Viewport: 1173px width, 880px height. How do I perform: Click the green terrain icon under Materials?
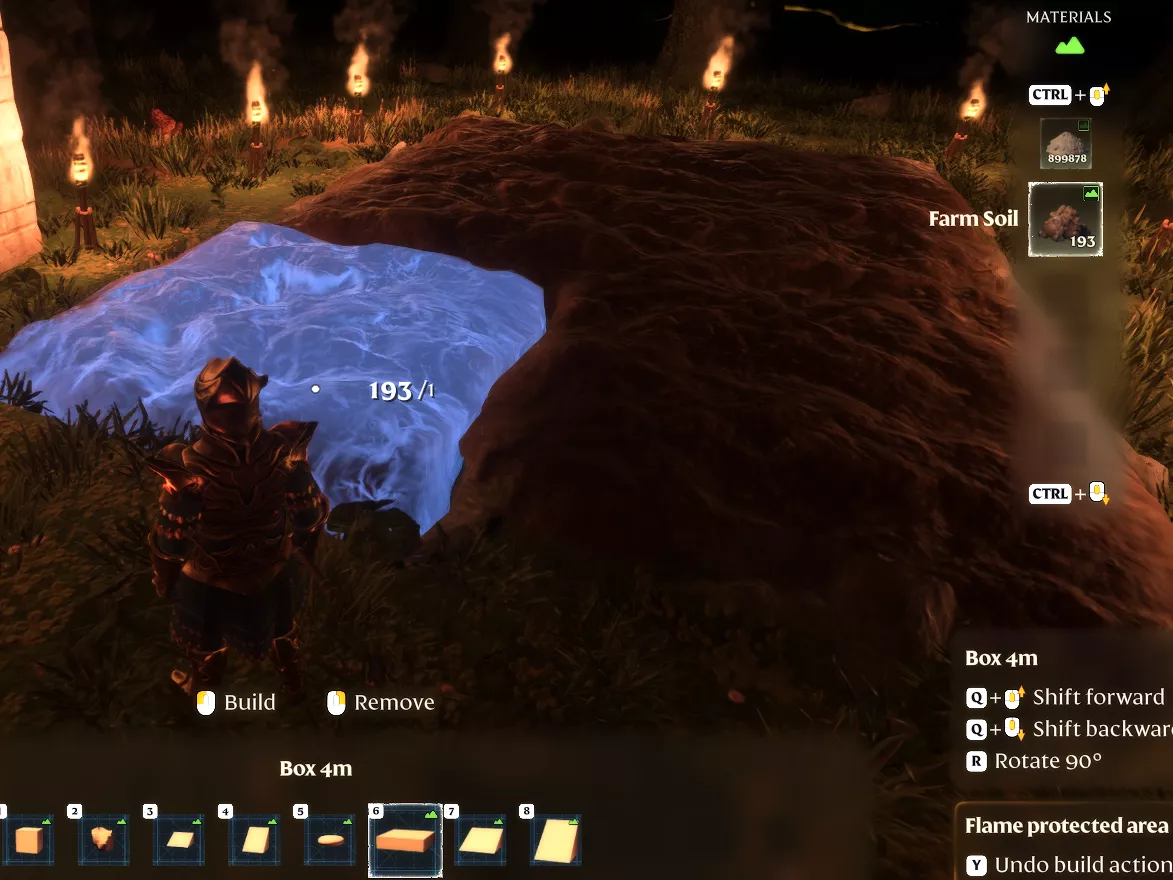coord(1069,46)
